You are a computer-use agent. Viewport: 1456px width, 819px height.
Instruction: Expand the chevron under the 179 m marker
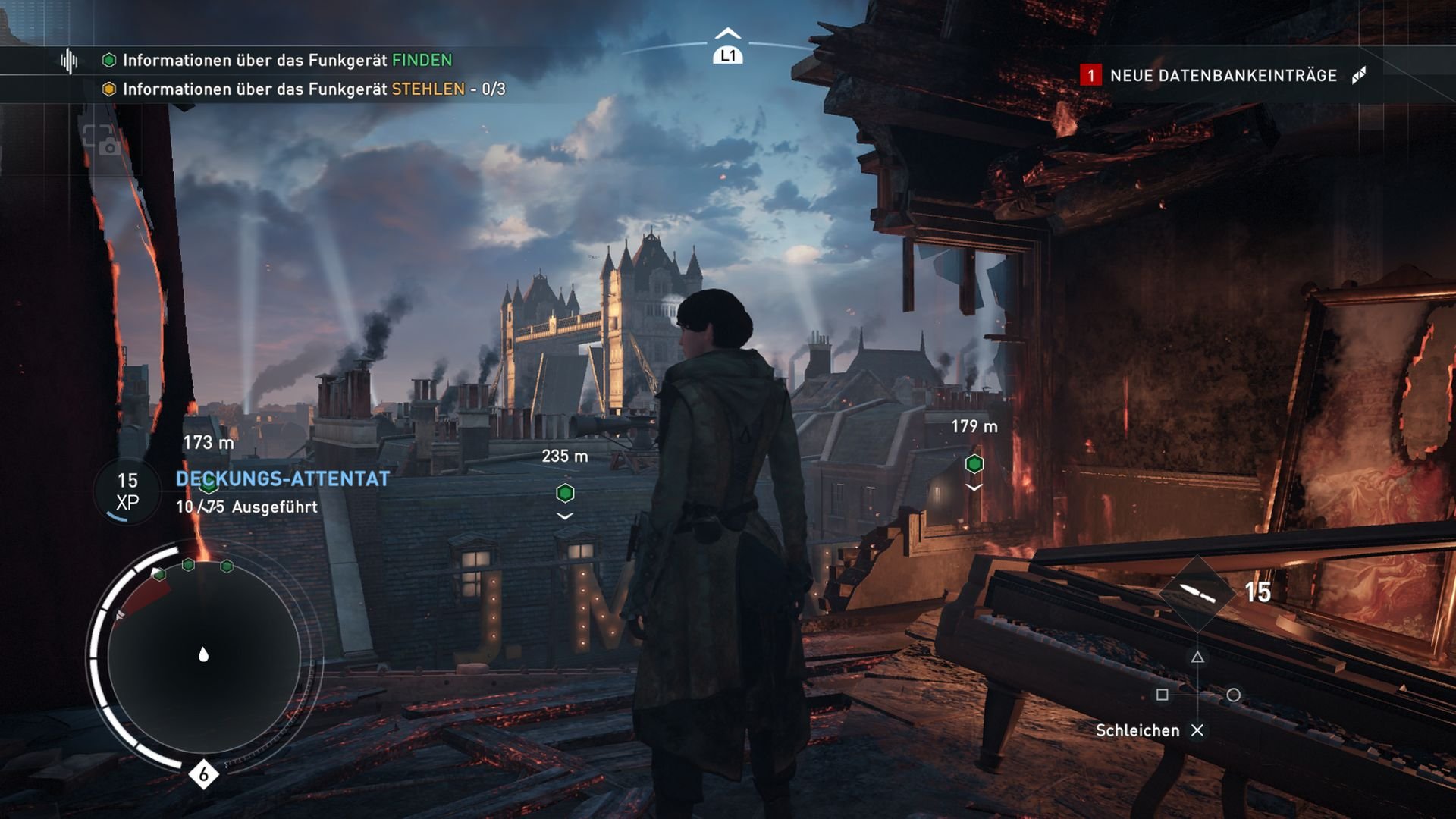[x=973, y=488]
